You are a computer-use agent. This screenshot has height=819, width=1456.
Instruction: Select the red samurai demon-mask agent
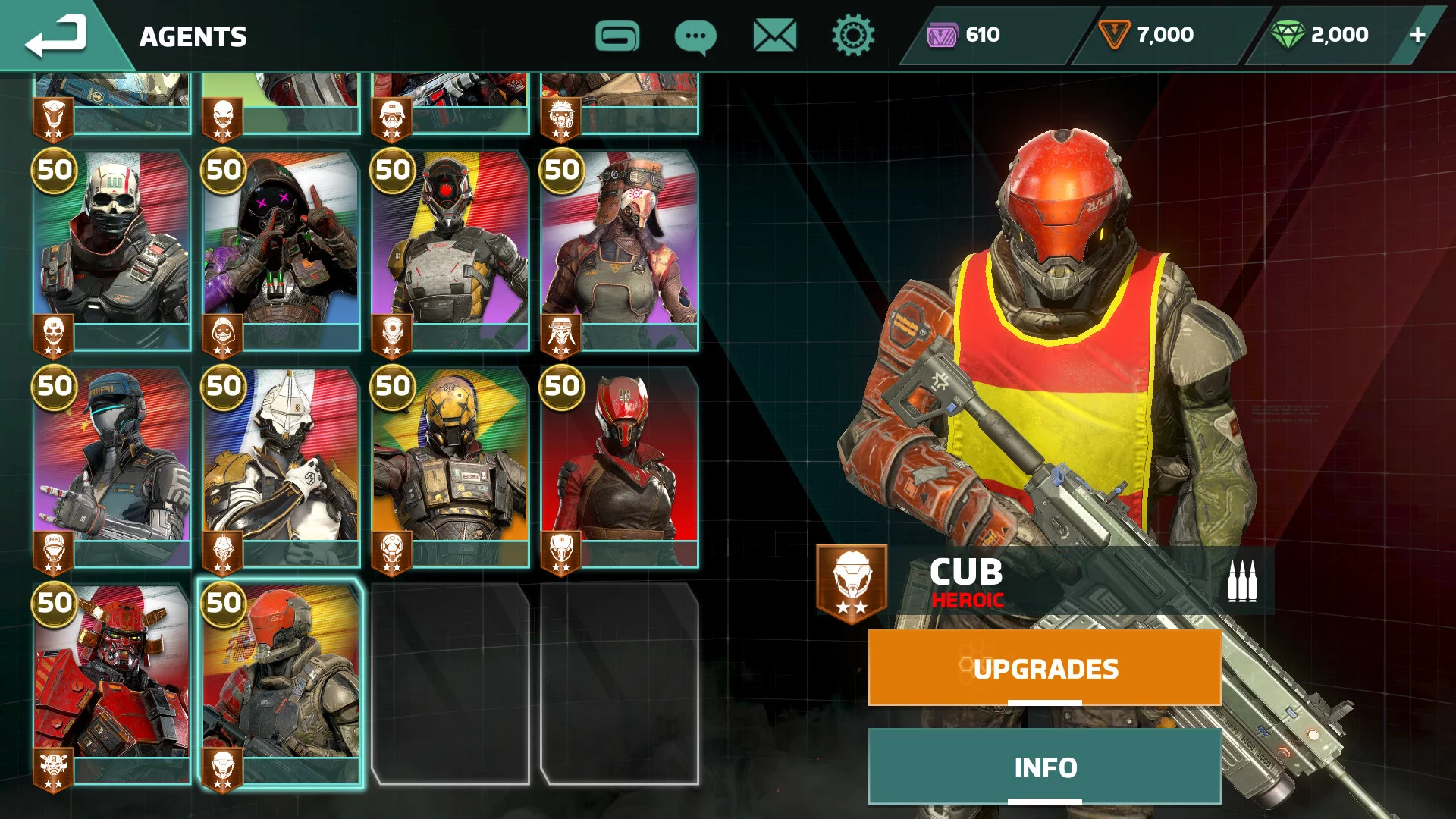click(x=112, y=682)
